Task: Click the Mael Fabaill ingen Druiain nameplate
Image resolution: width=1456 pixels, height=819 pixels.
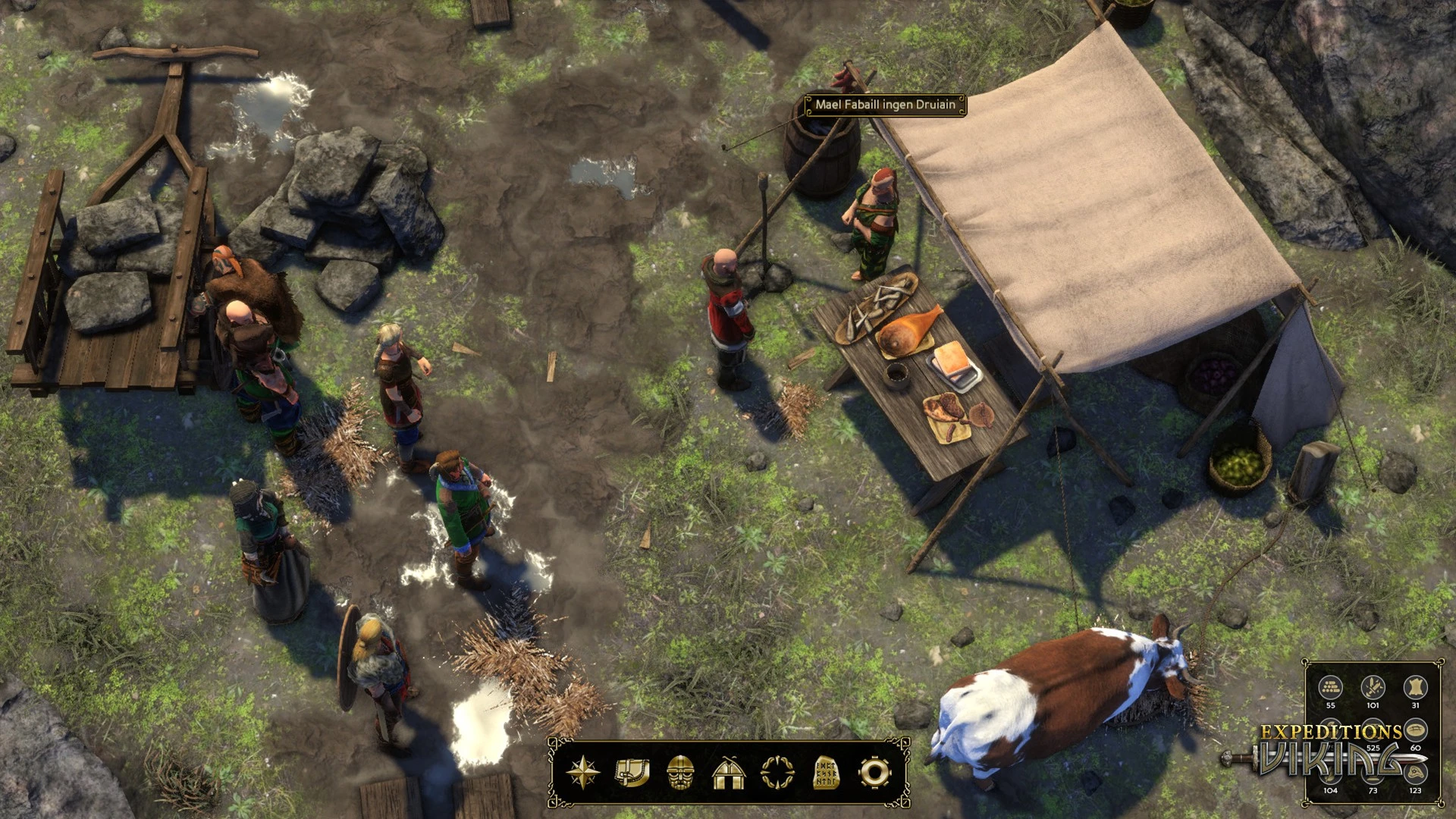Action: (x=885, y=105)
